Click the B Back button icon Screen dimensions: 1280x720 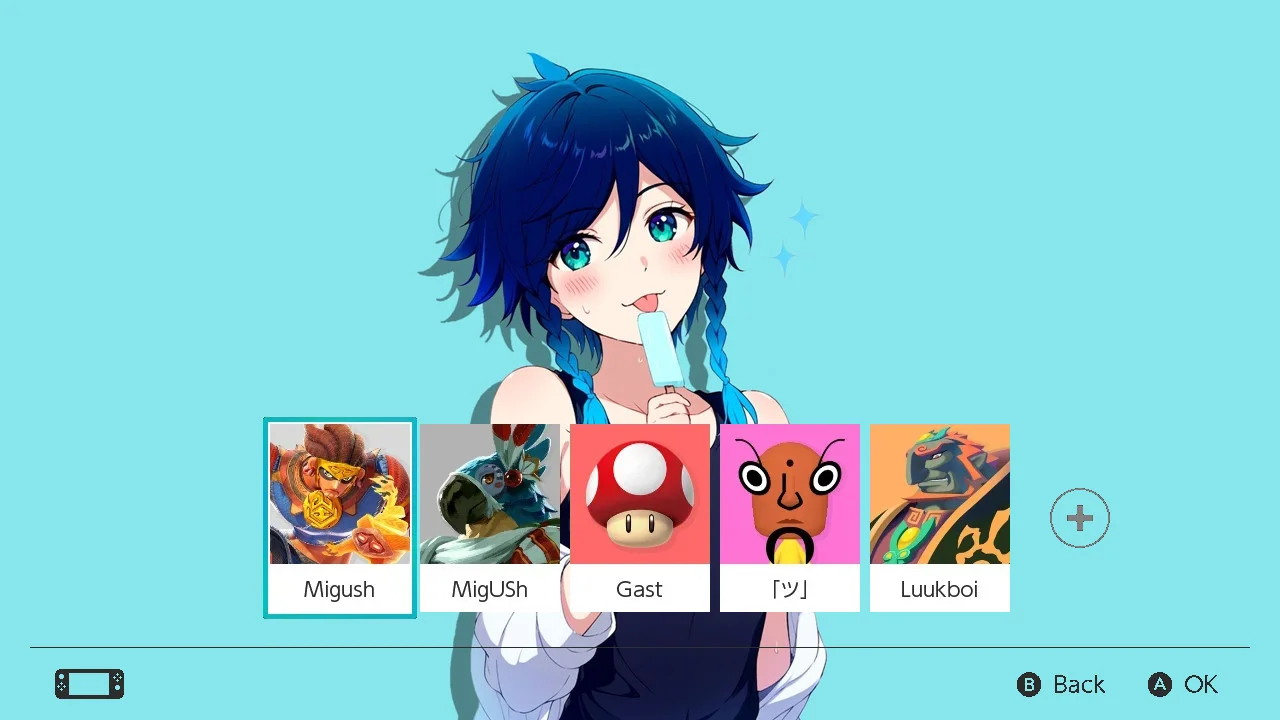(1029, 685)
